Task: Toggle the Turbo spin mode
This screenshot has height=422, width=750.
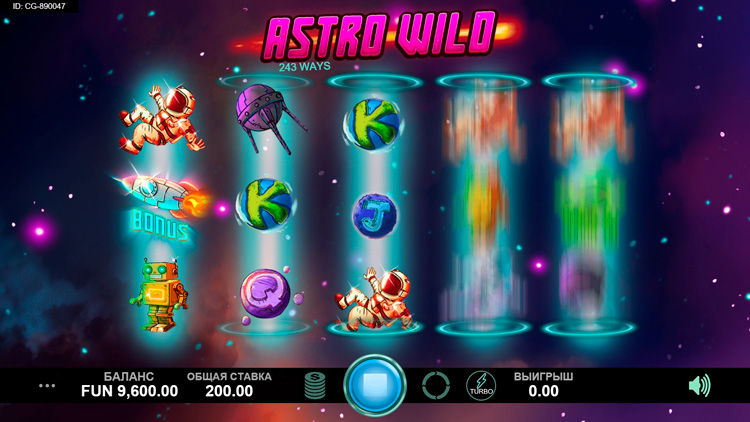Action: [481, 385]
